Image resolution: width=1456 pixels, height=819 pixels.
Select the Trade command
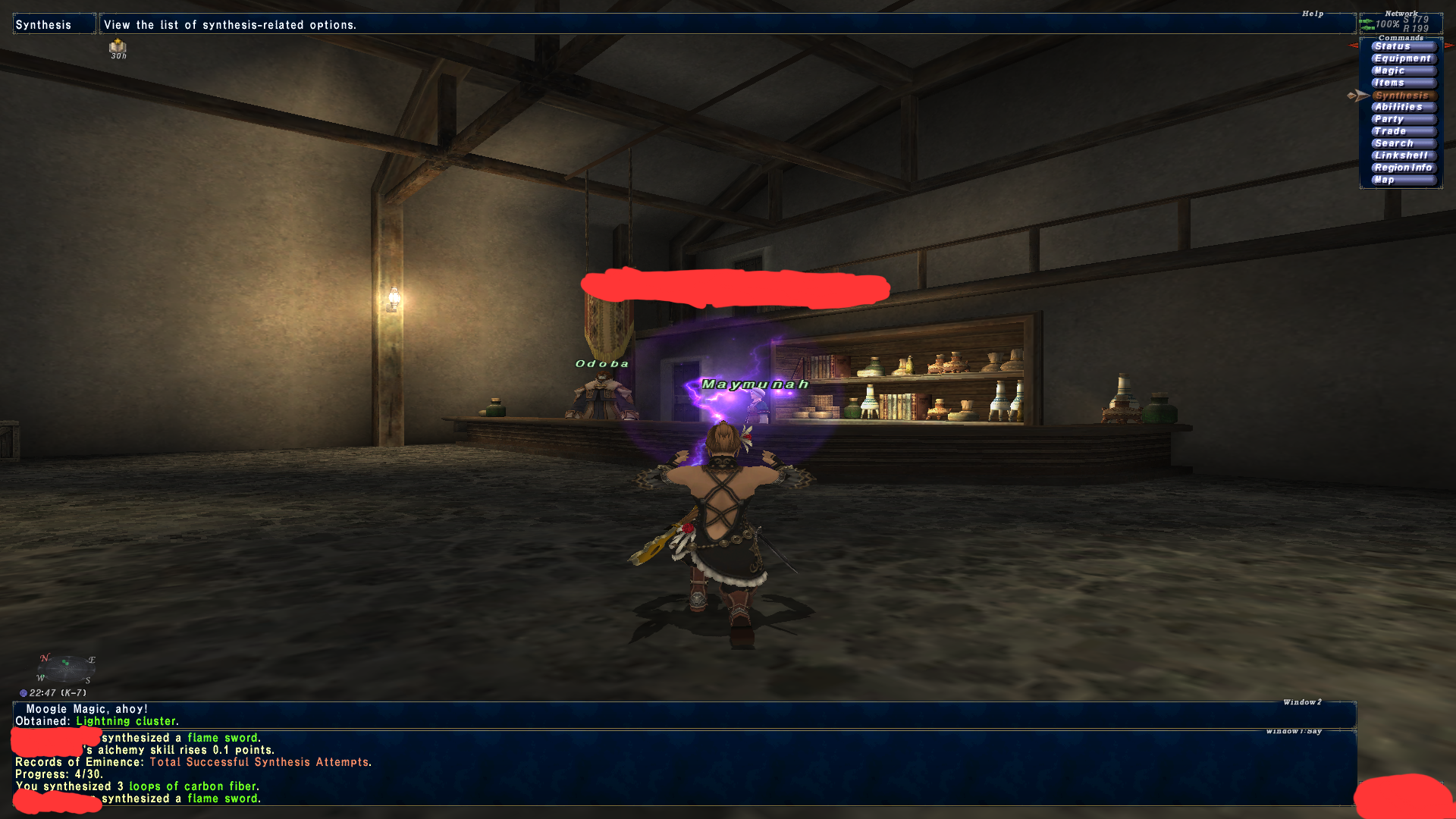pos(1402,131)
